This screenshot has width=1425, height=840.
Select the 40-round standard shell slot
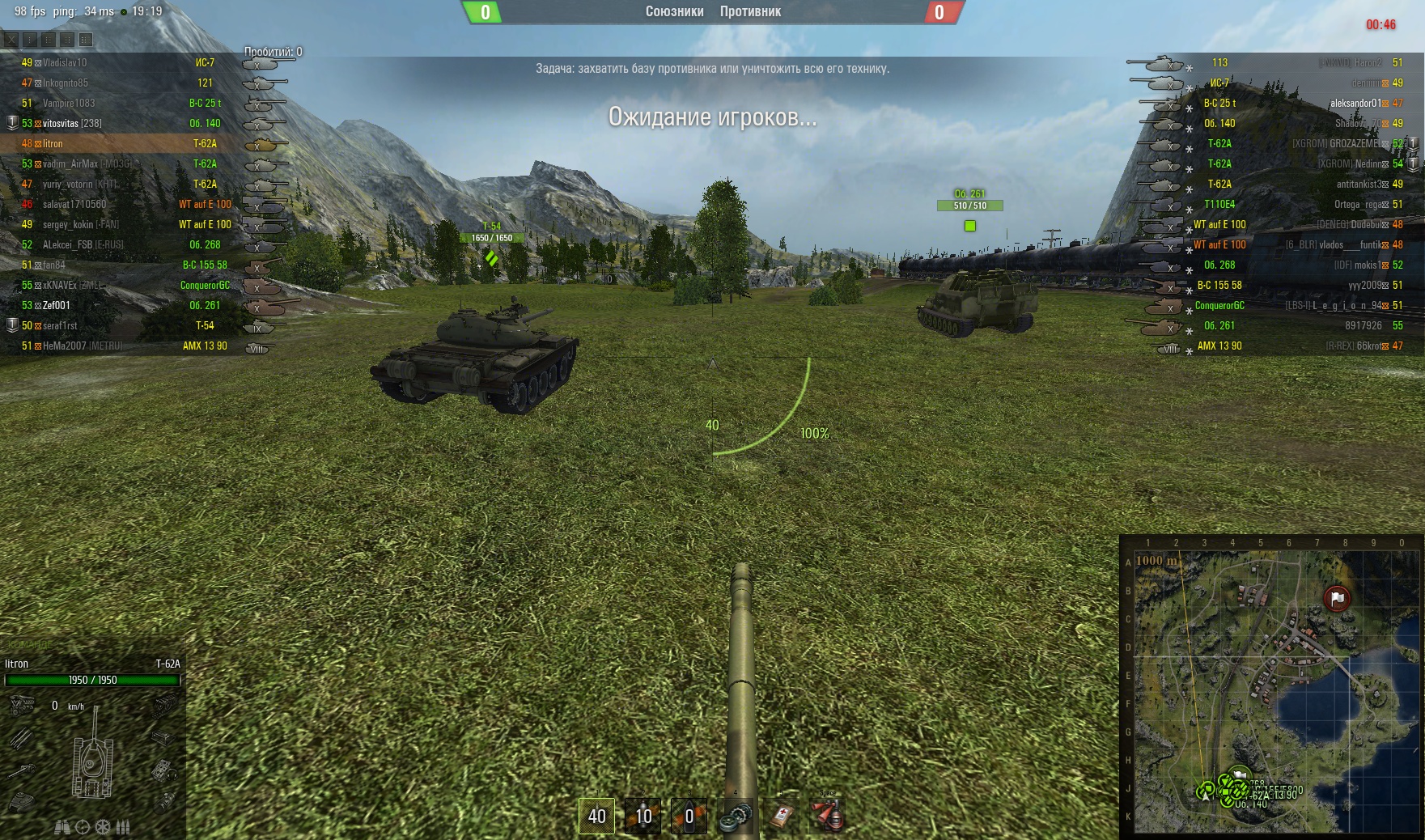tap(597, 816)
